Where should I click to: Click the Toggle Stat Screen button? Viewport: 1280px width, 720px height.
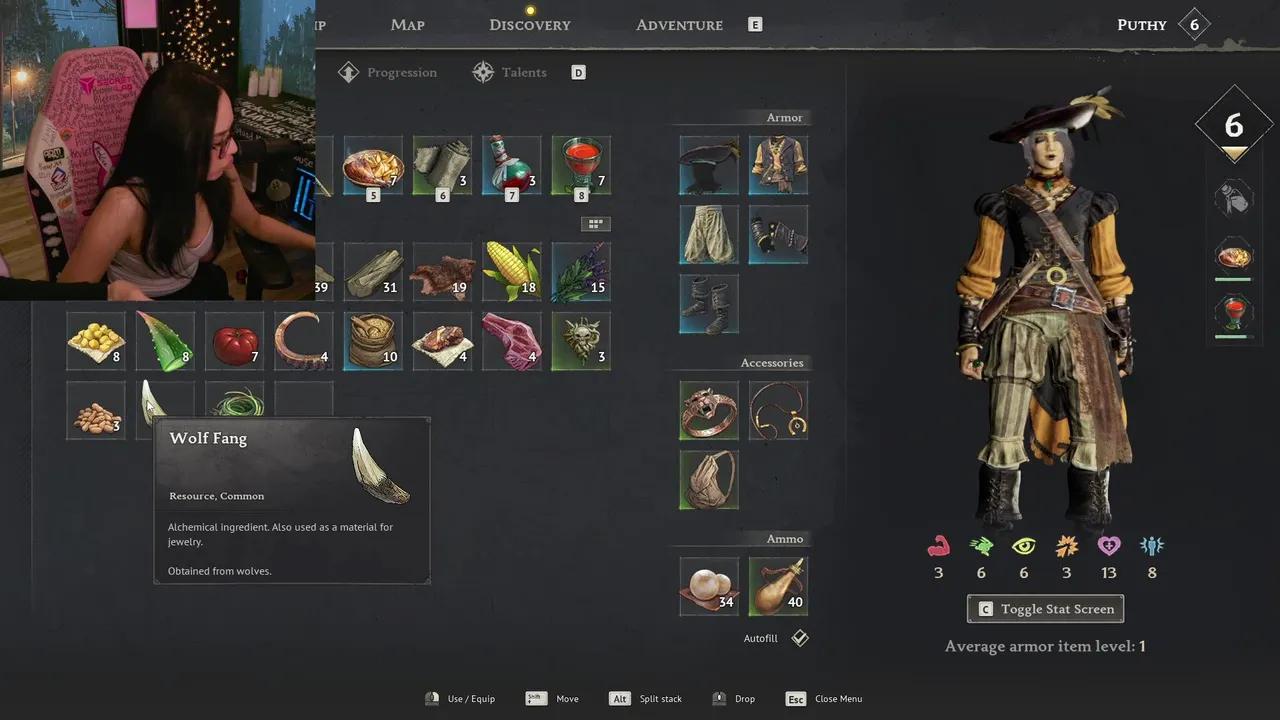[1045, 609]
